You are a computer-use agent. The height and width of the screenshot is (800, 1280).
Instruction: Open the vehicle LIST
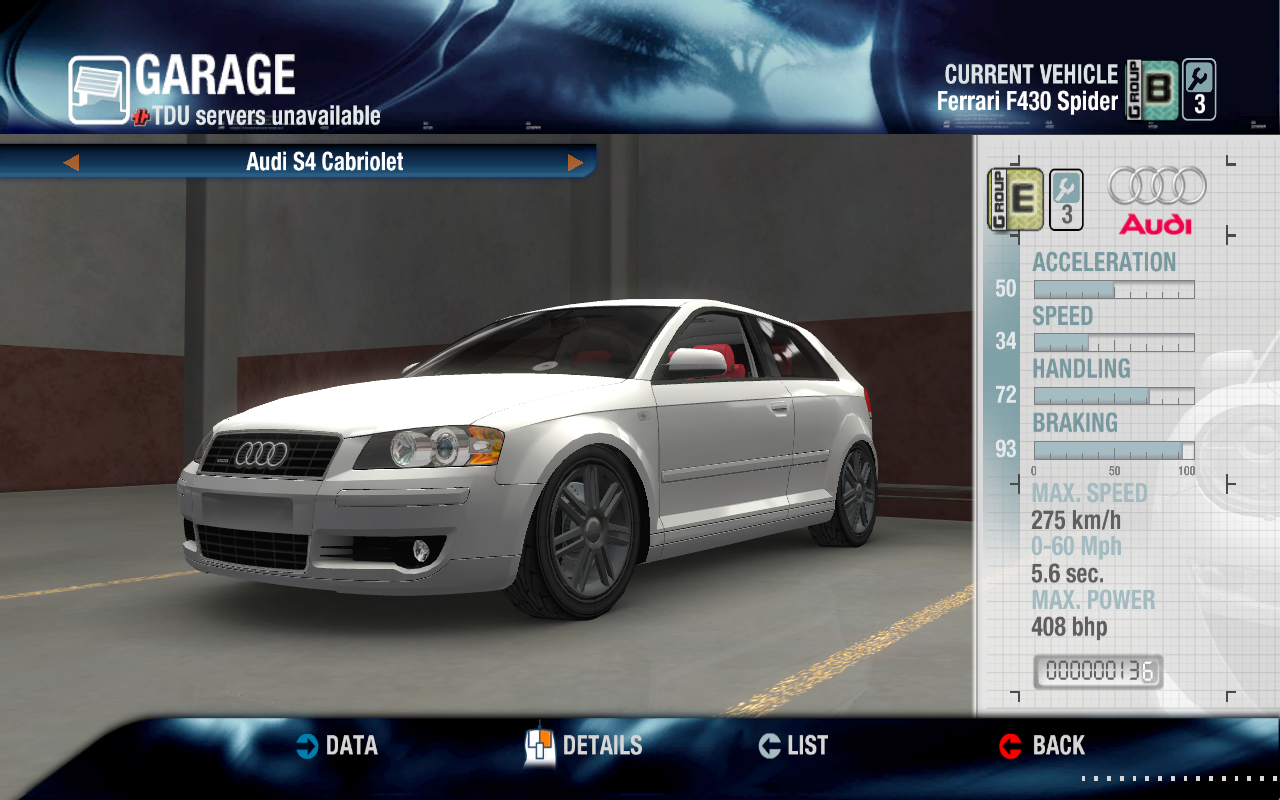794,746
